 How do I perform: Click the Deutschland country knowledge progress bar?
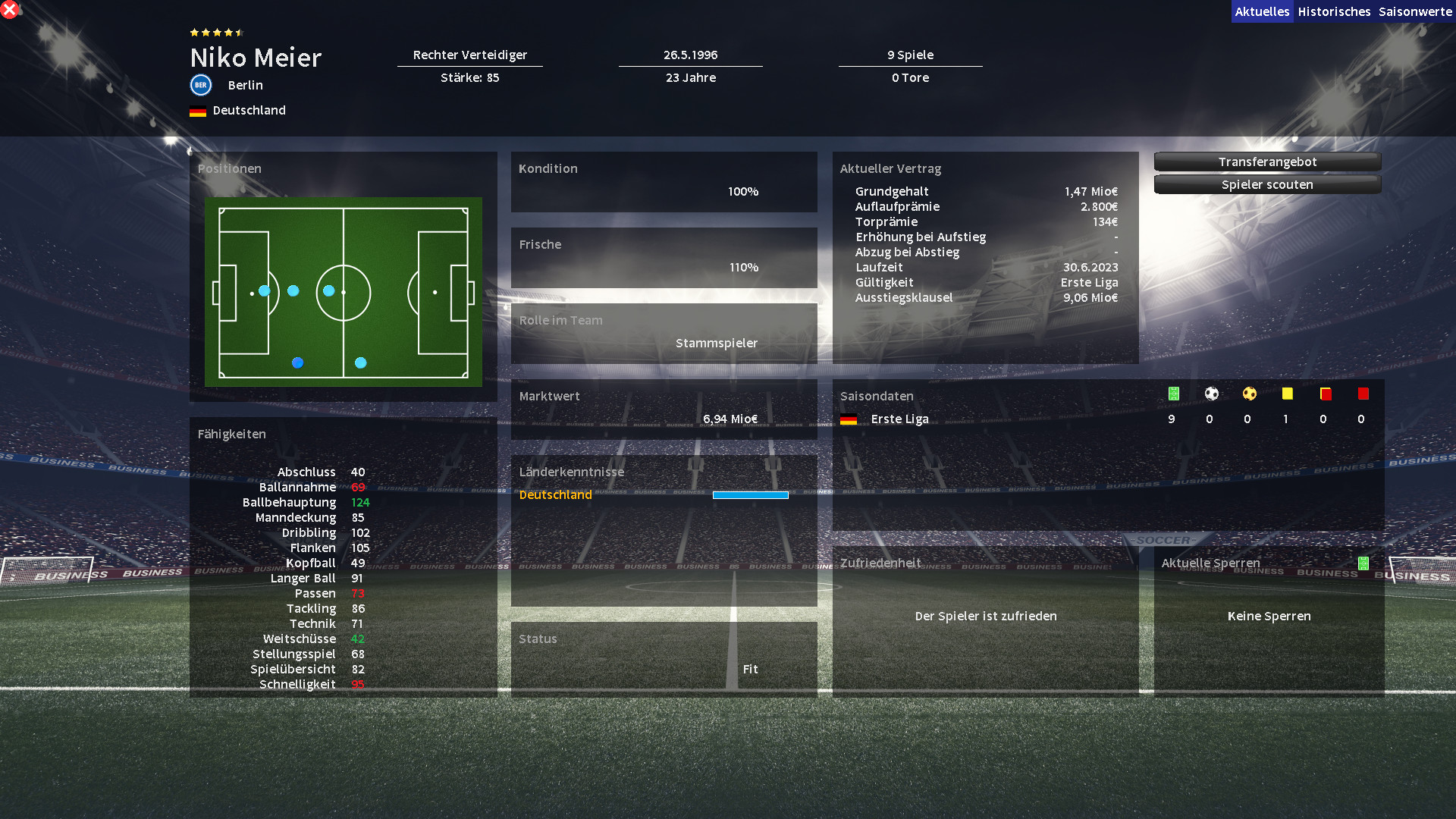751,494
